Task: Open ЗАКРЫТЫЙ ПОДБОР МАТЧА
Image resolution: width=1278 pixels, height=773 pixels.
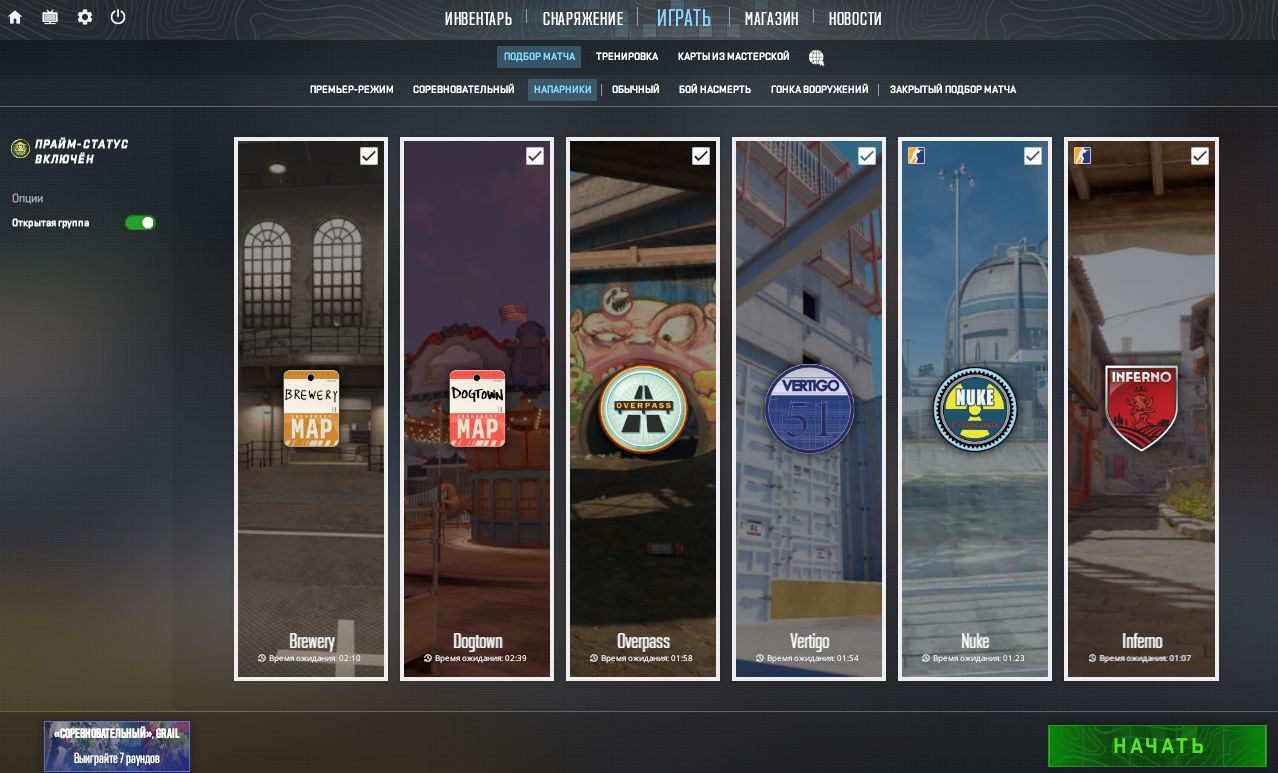Action: (952, 90)
